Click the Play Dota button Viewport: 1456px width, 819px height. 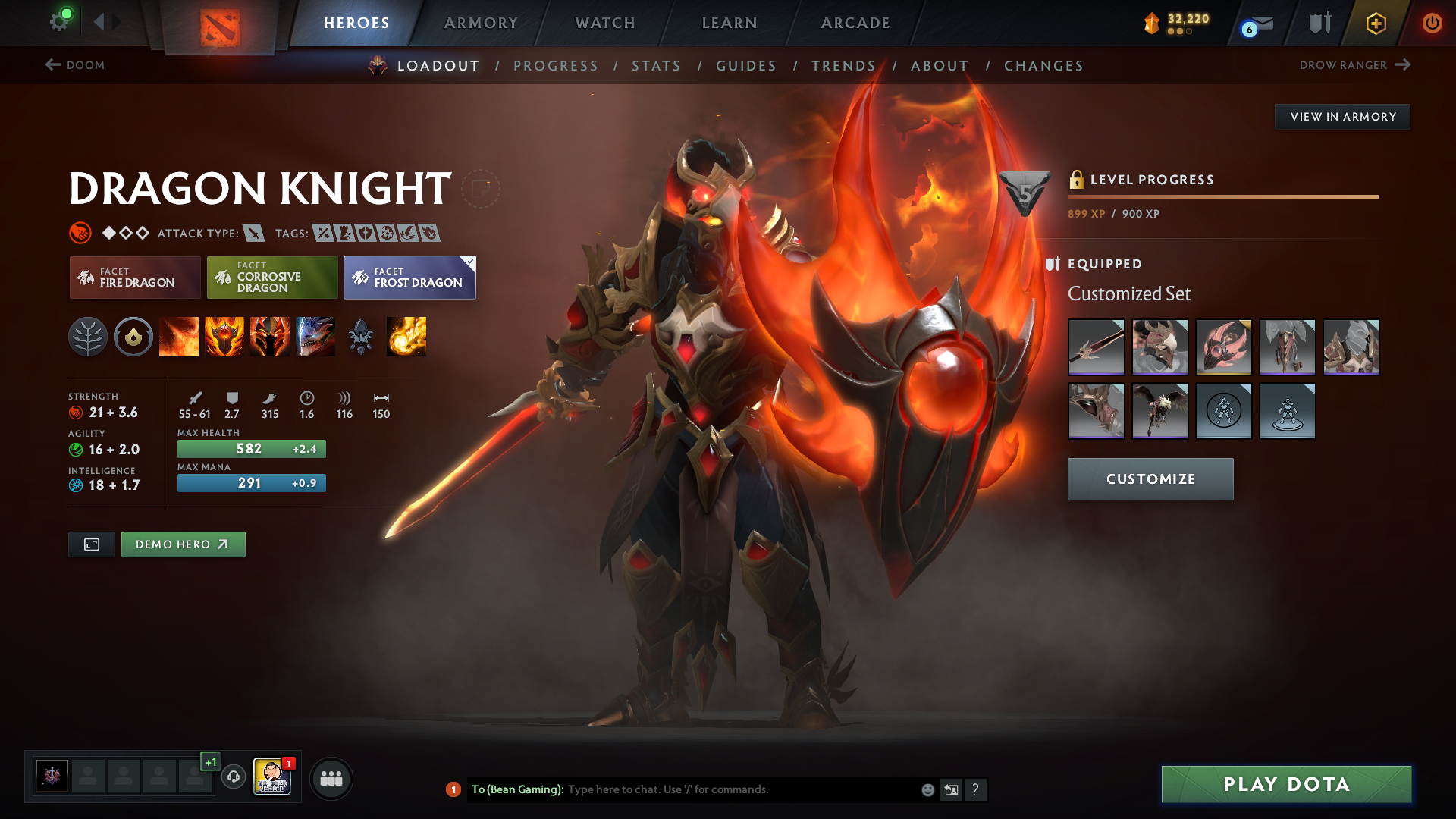[x=1286, y=784]
